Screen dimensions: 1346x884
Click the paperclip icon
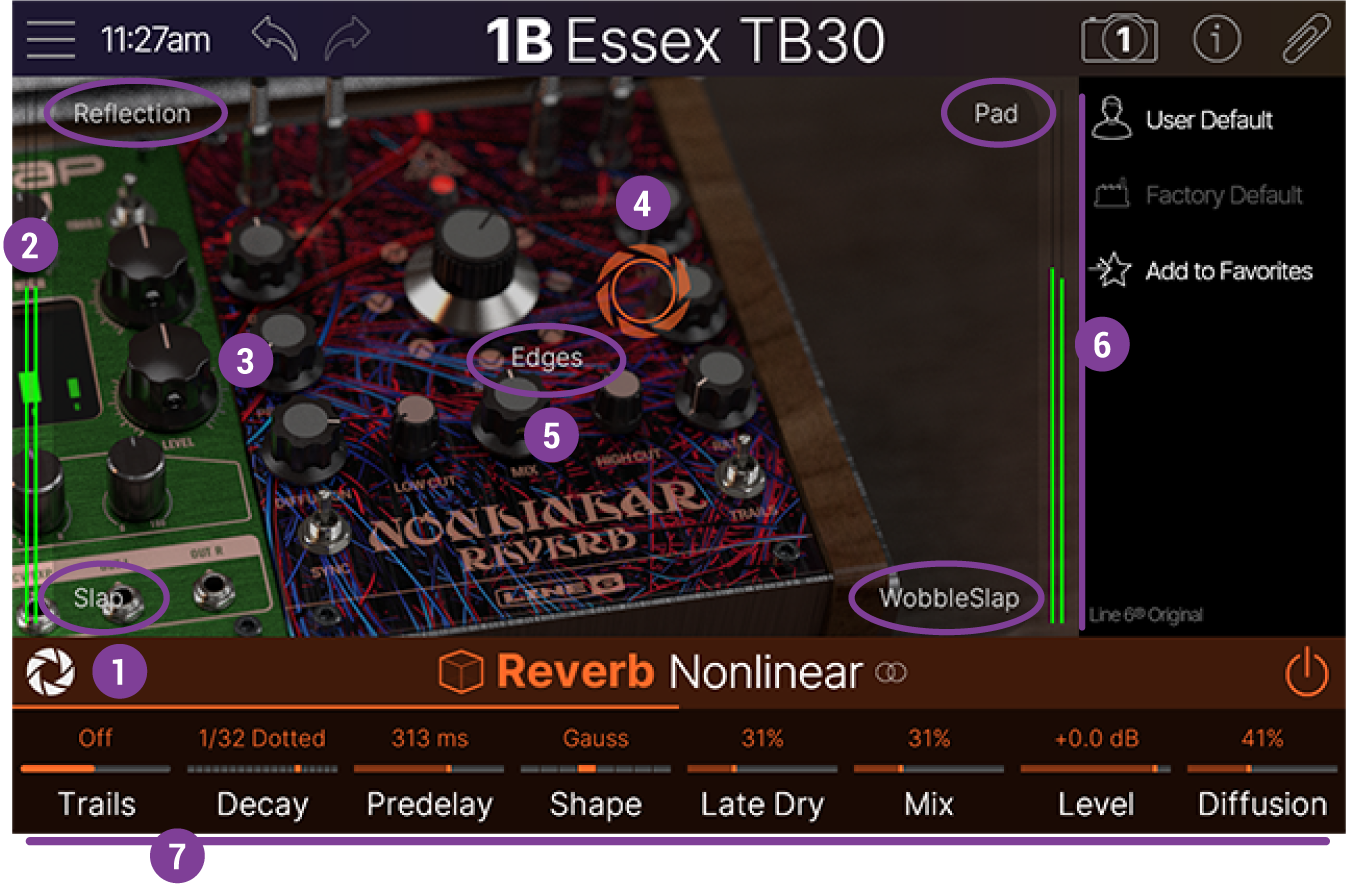pyautogui.click(x=1308, y=38)
